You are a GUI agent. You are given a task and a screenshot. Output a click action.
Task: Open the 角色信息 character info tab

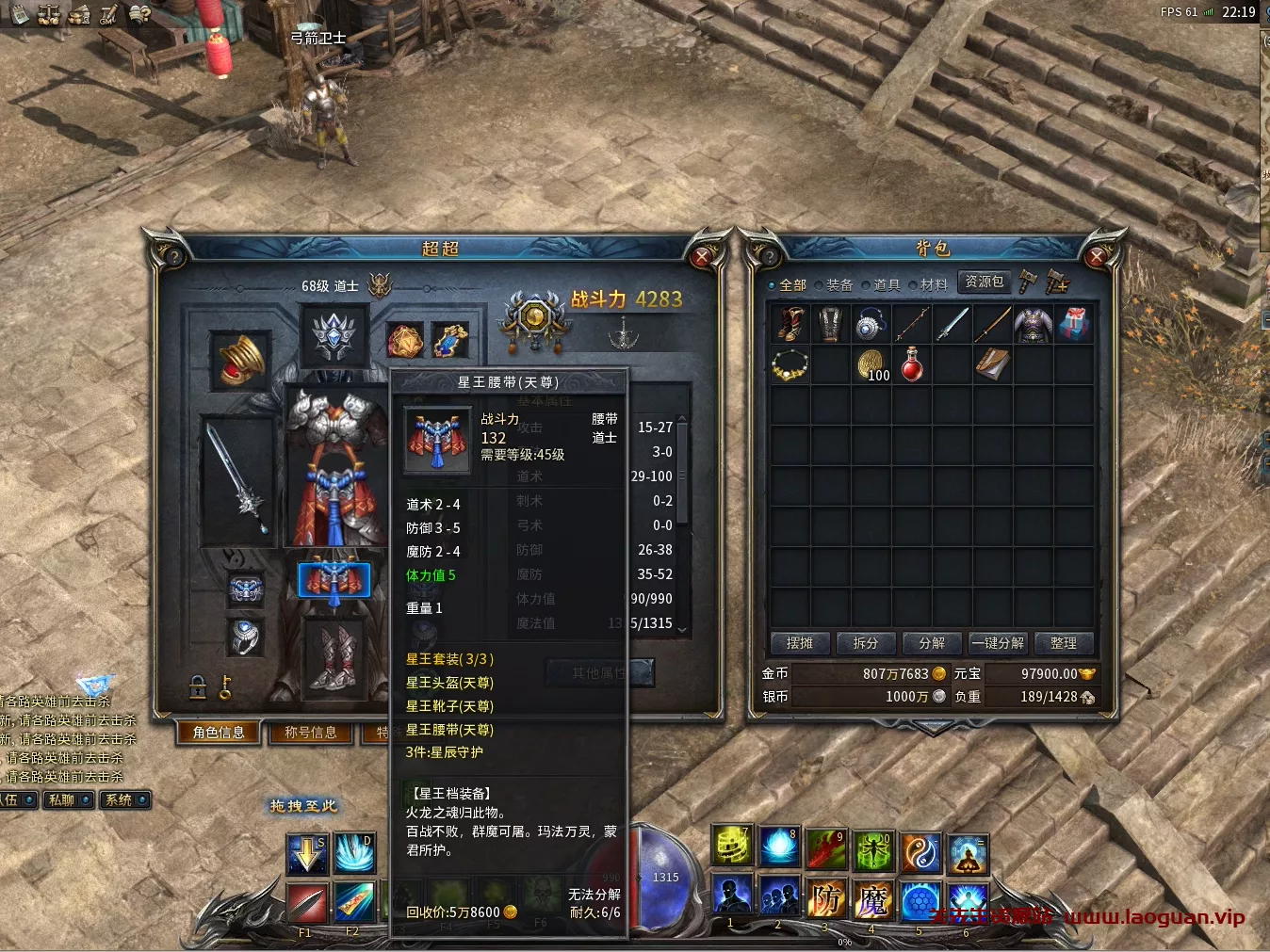click(219, 733)
